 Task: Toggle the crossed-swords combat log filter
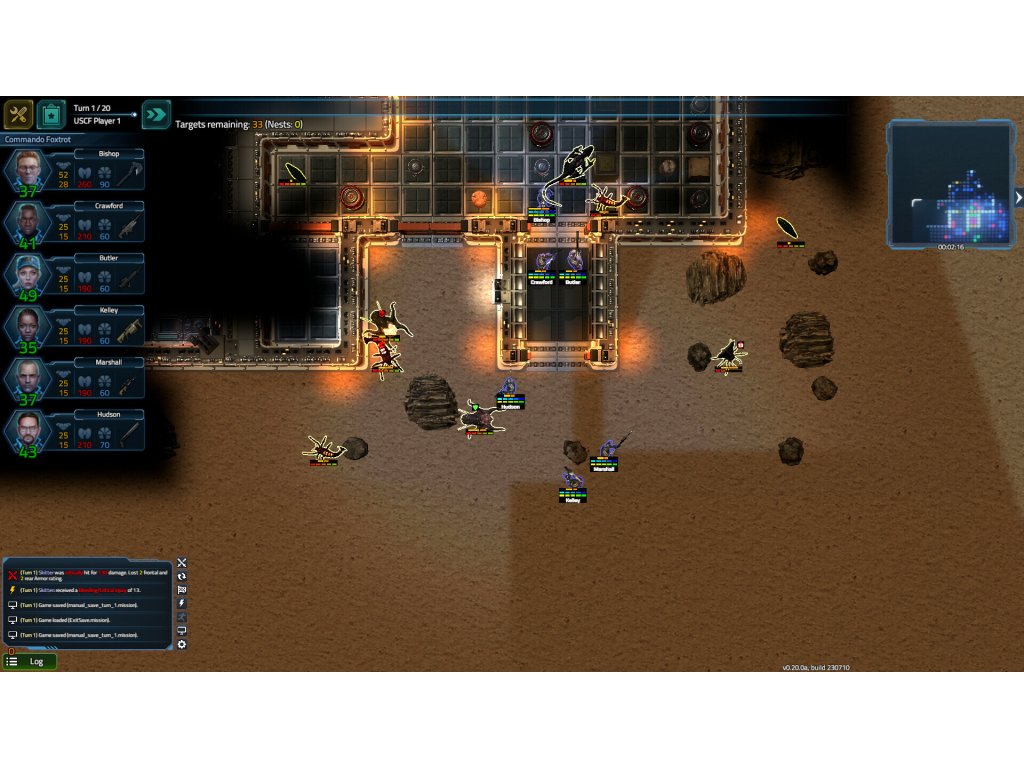click(x=182, y=563)
